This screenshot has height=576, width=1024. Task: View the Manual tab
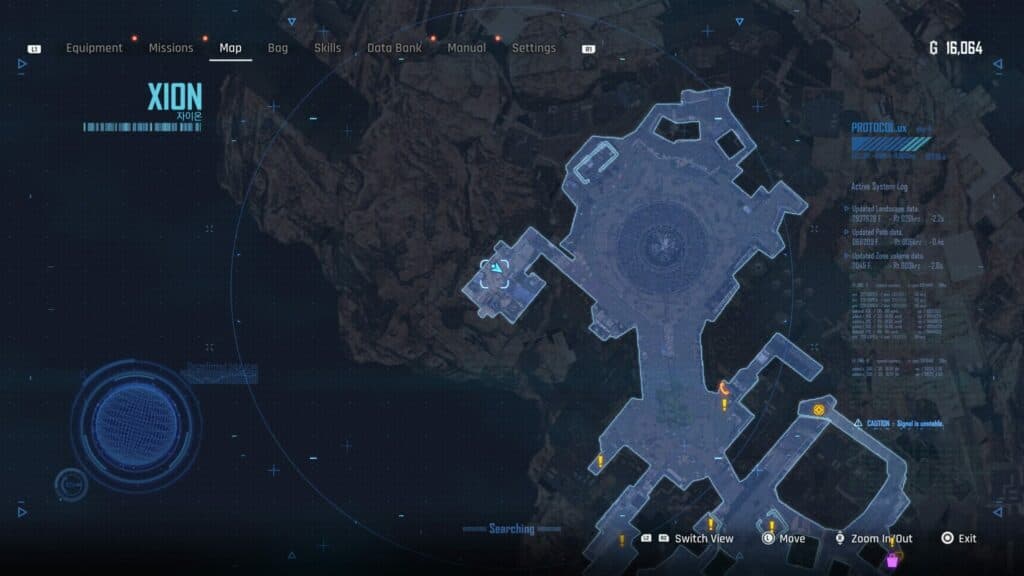tap(467, 48)
